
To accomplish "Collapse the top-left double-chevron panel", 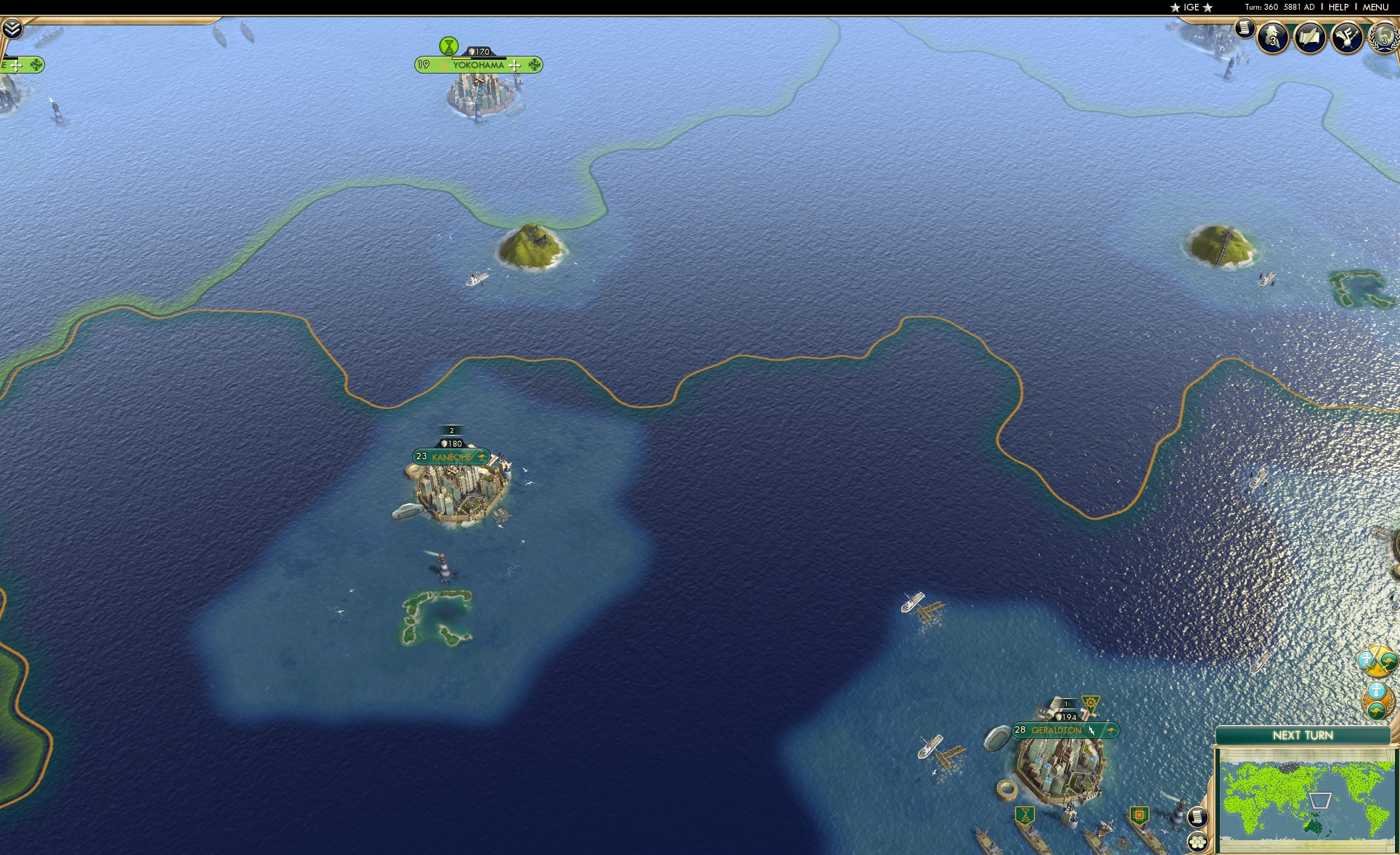I will coord(13,29).
